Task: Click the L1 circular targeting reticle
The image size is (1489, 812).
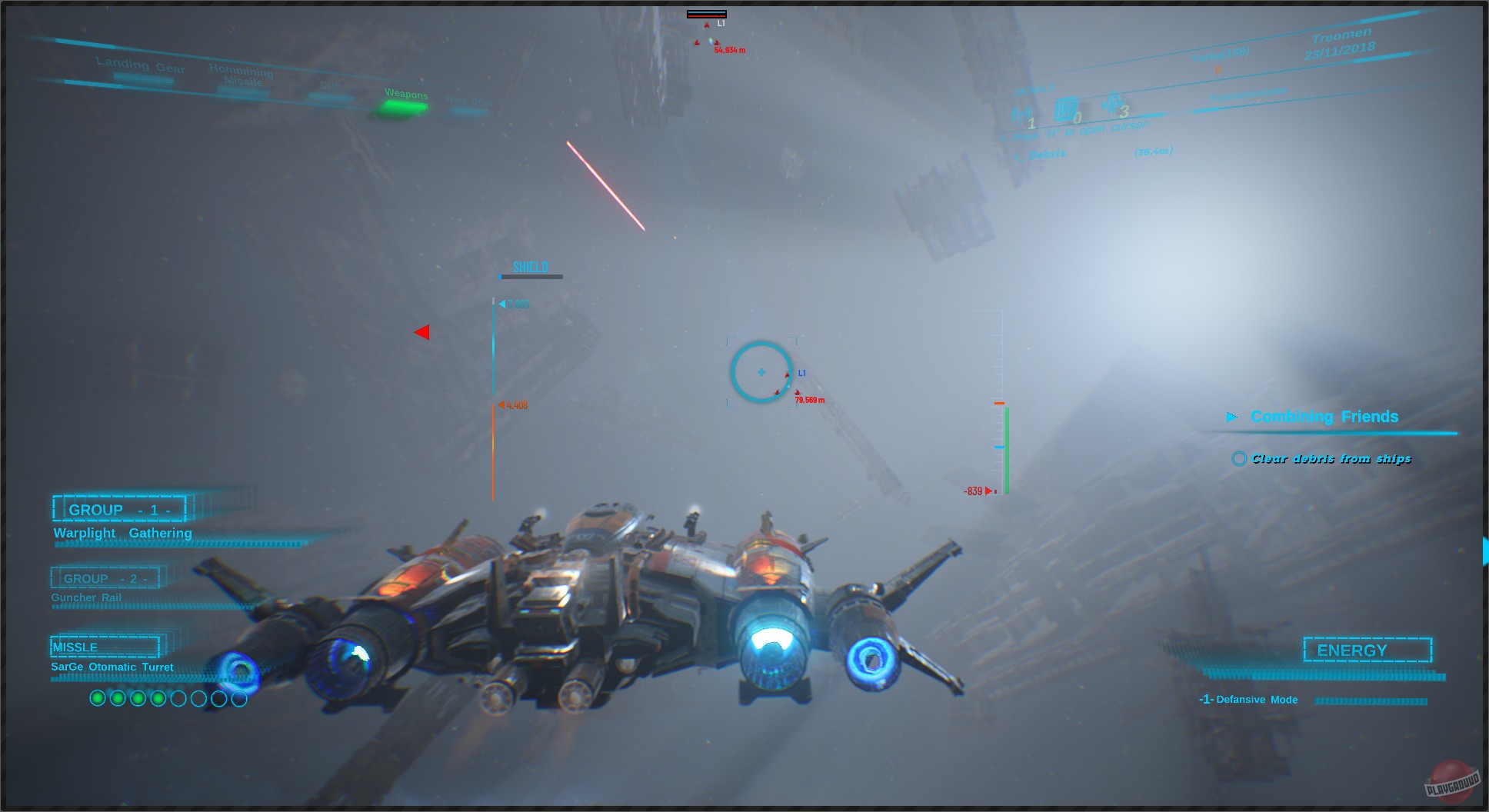Action: [x=761, y=371]
